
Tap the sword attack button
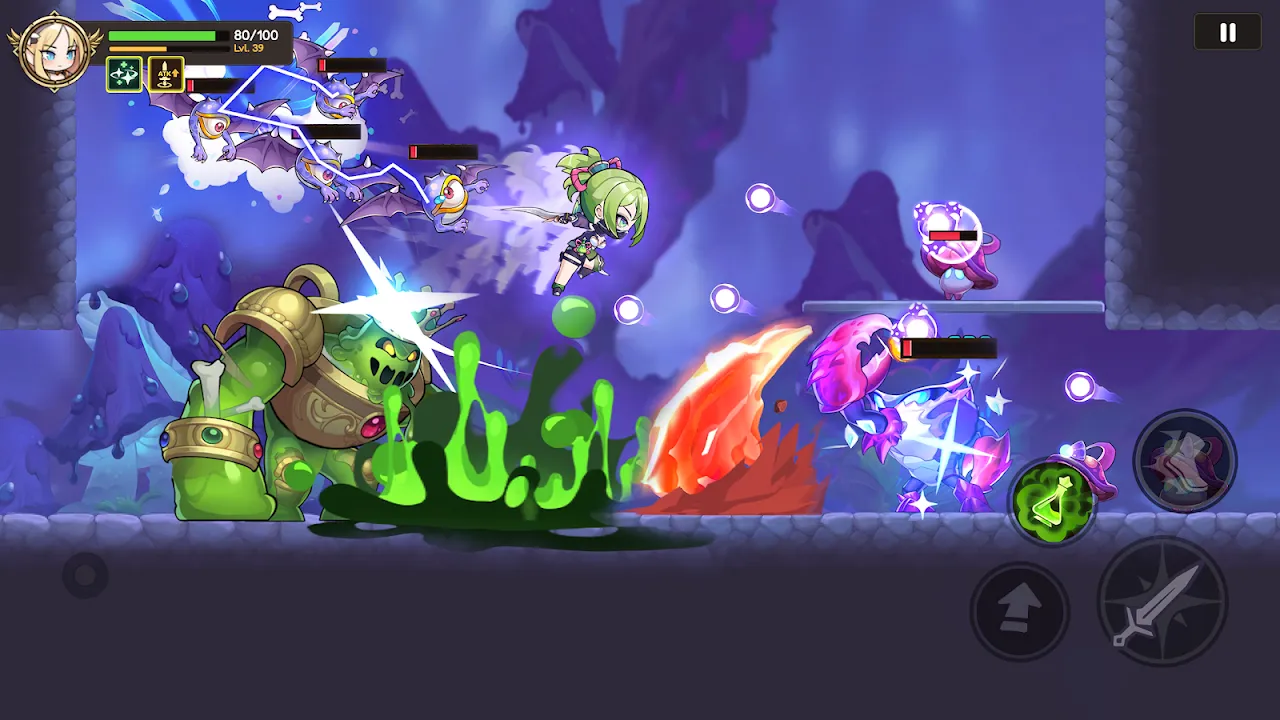point(1162,601)
